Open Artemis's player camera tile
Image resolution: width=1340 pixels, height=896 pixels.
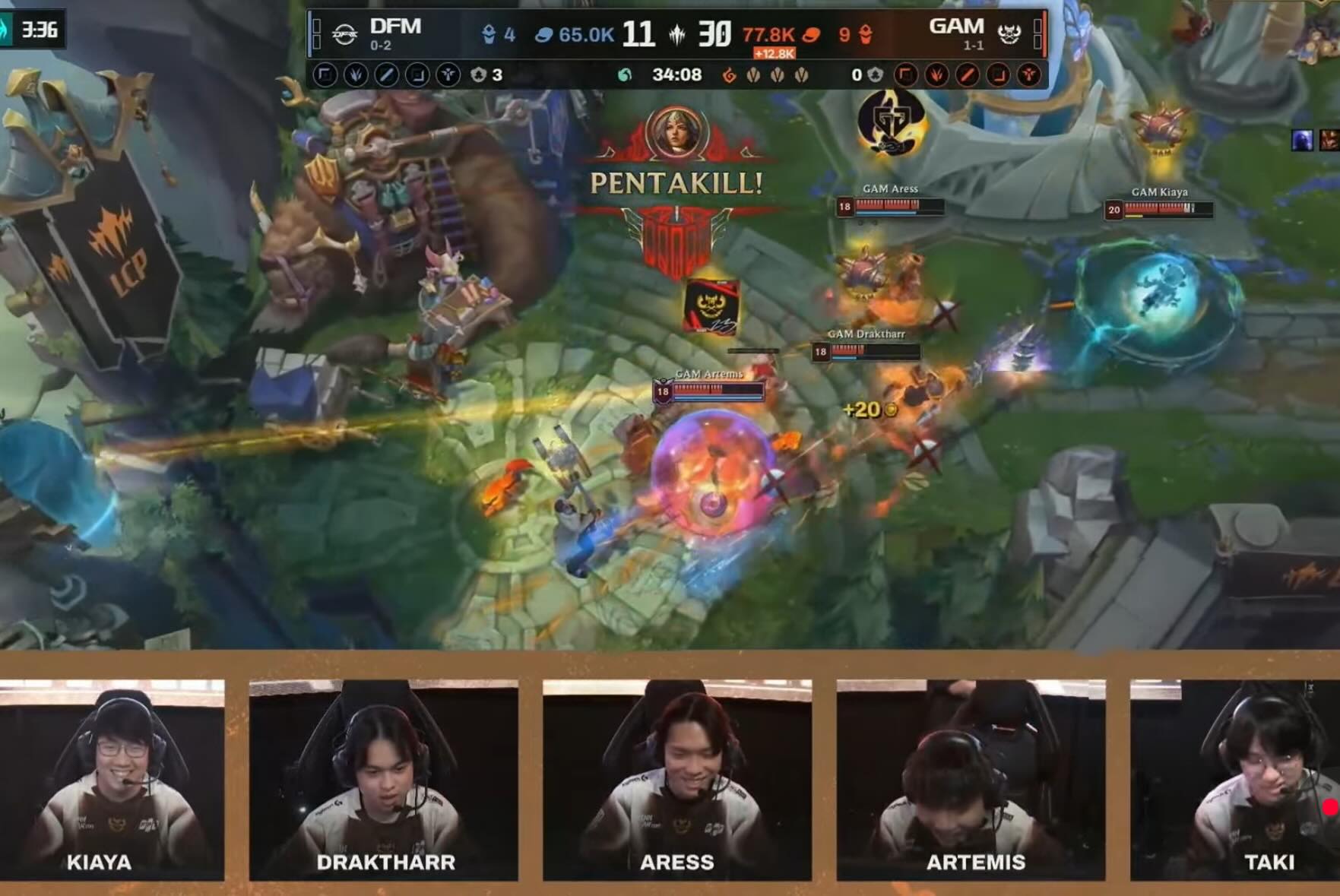pyautogui.click(x=971, y=779)
